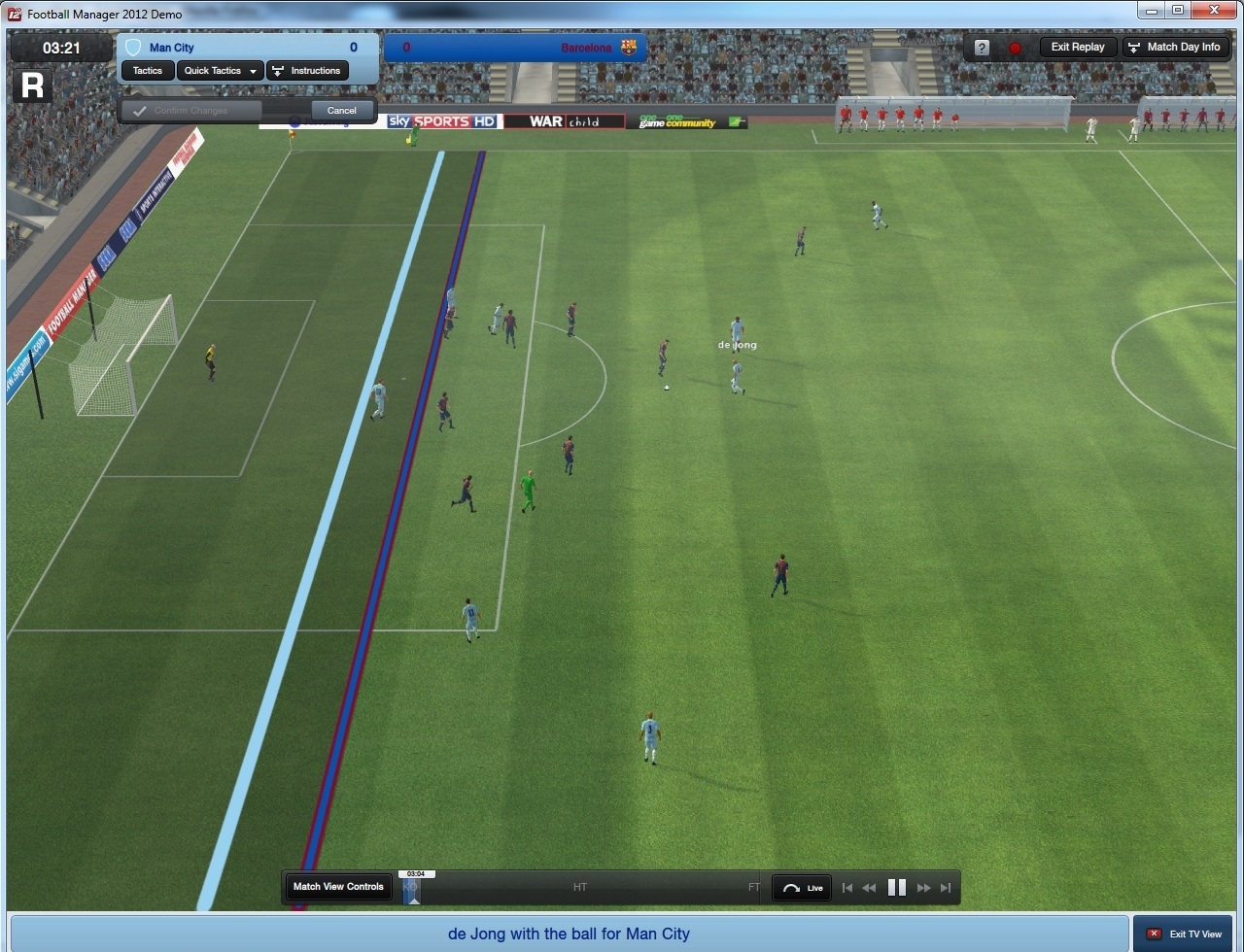The height and width of the screenshot is (952, 1244).
Task: Pause the match replay playback
Action: coord(896,887)
